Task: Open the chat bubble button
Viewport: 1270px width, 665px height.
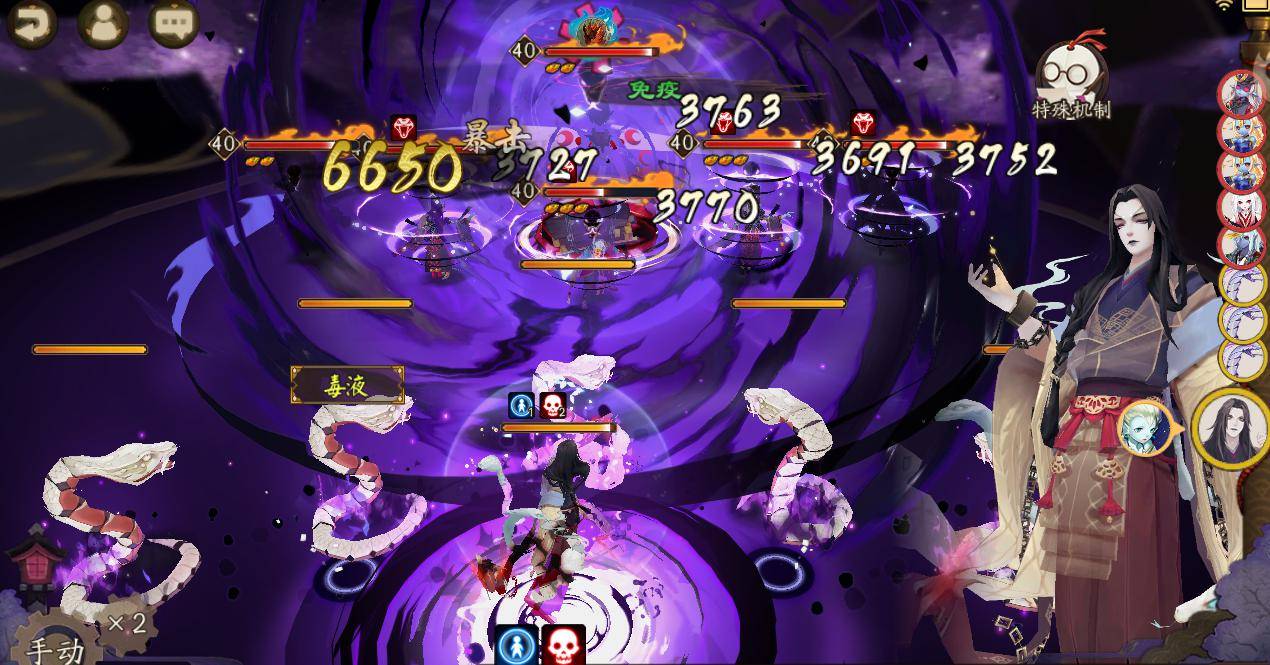Action: 174,22
